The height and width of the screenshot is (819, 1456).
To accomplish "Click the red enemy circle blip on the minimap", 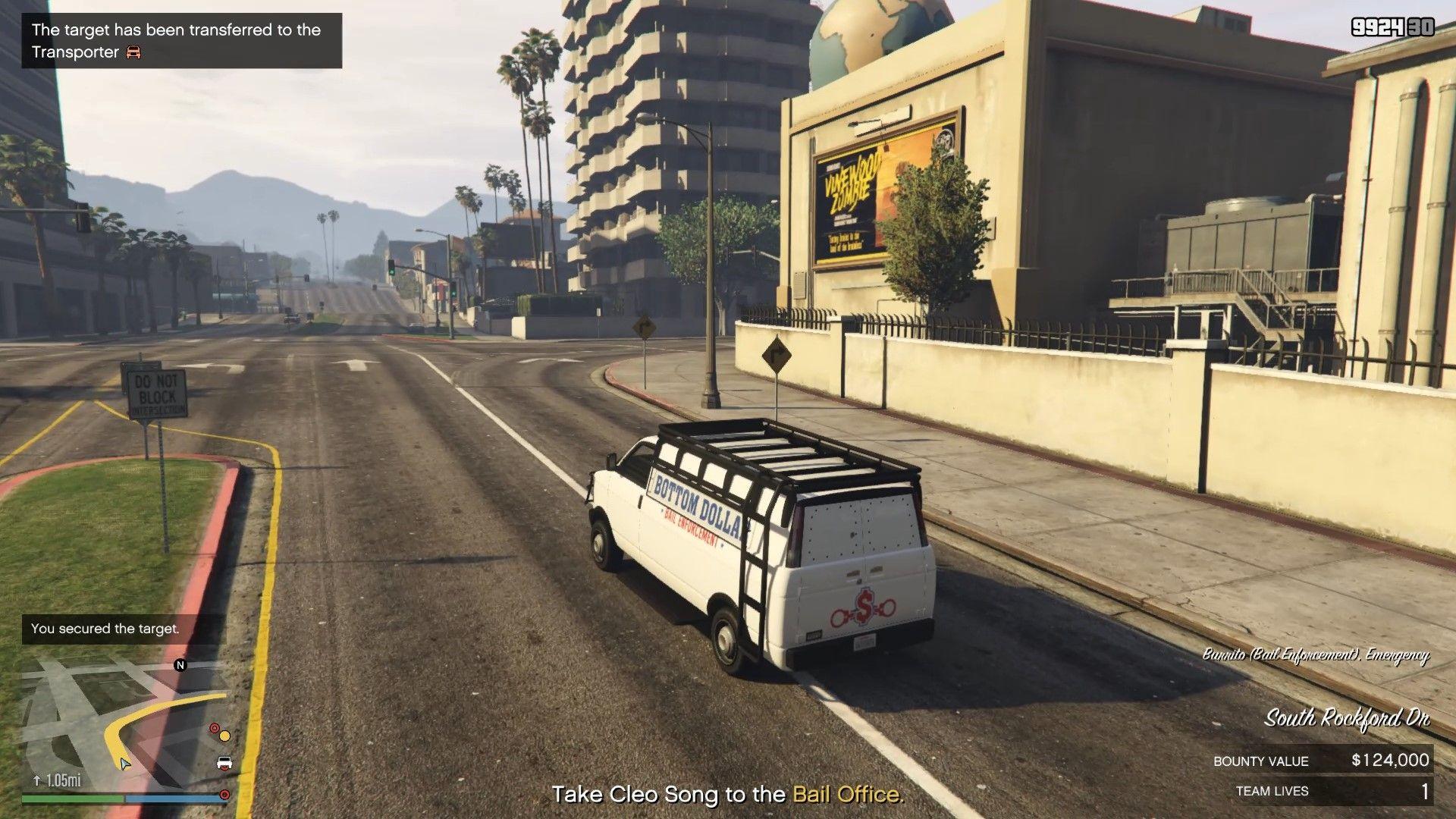I will [x=214, y=729].
